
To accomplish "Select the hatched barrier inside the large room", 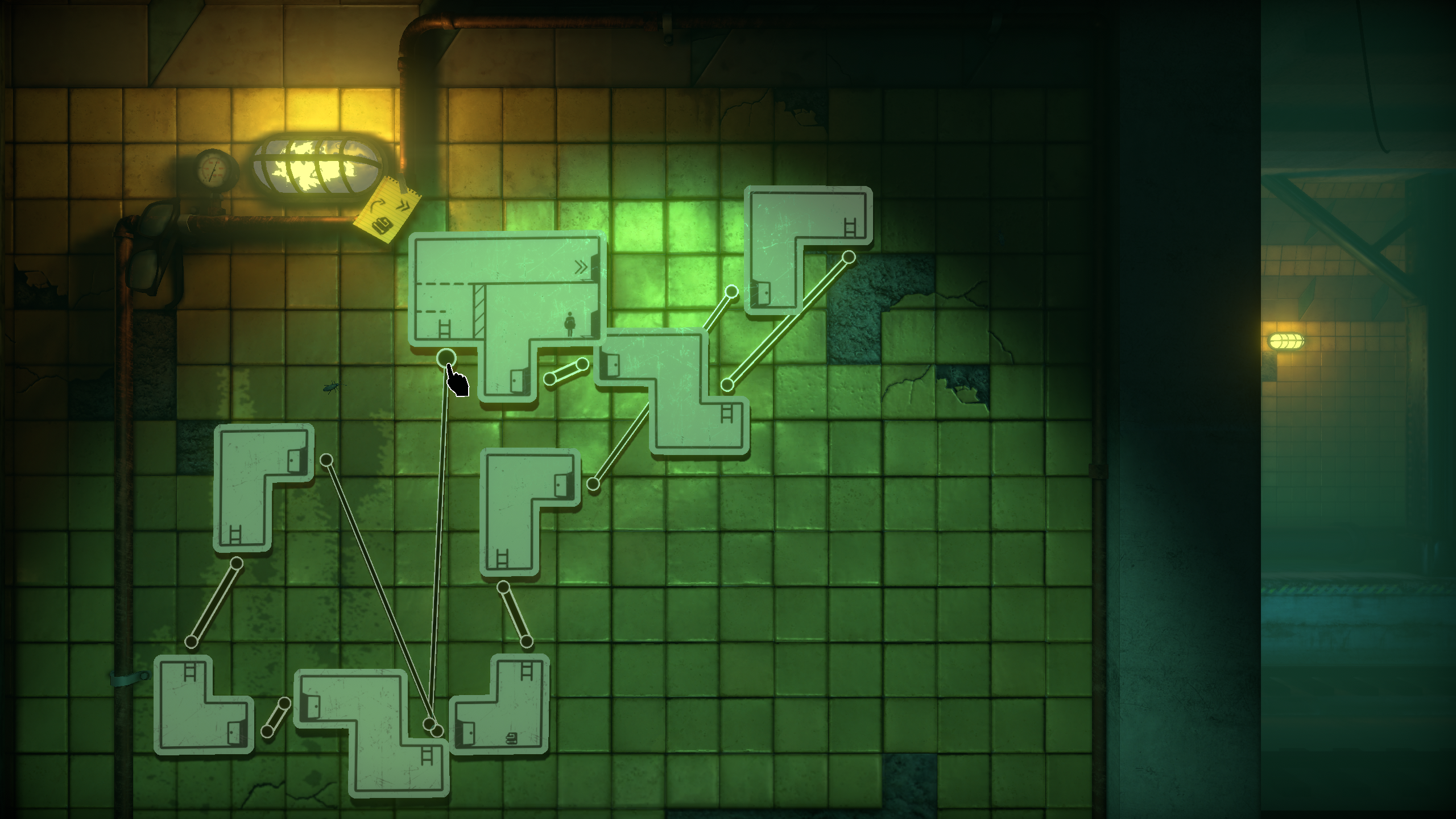I will [479, 311].
